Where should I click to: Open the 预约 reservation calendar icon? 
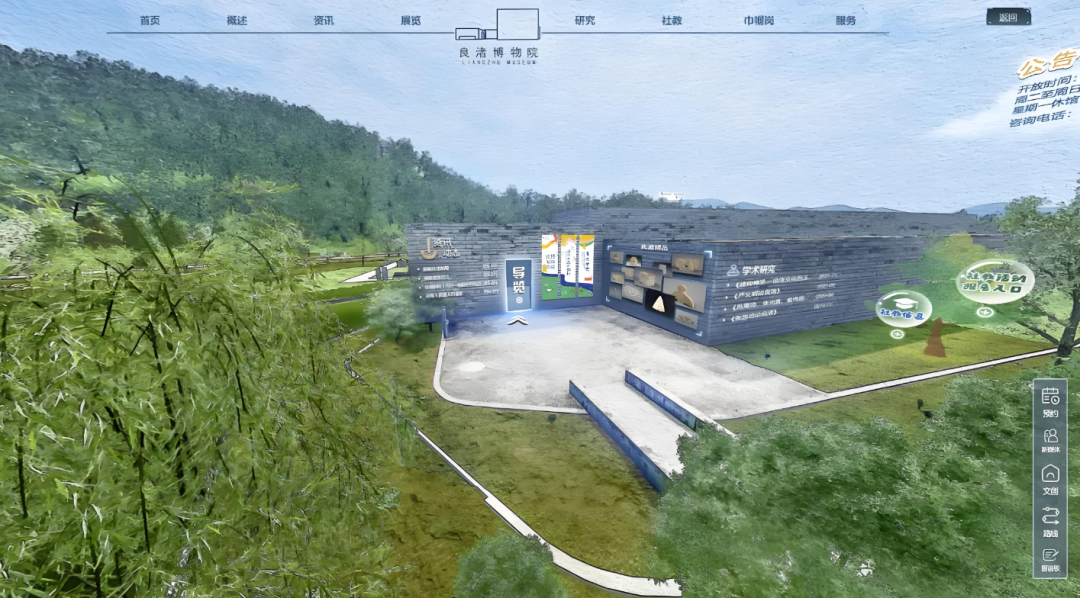[1050, 400]
